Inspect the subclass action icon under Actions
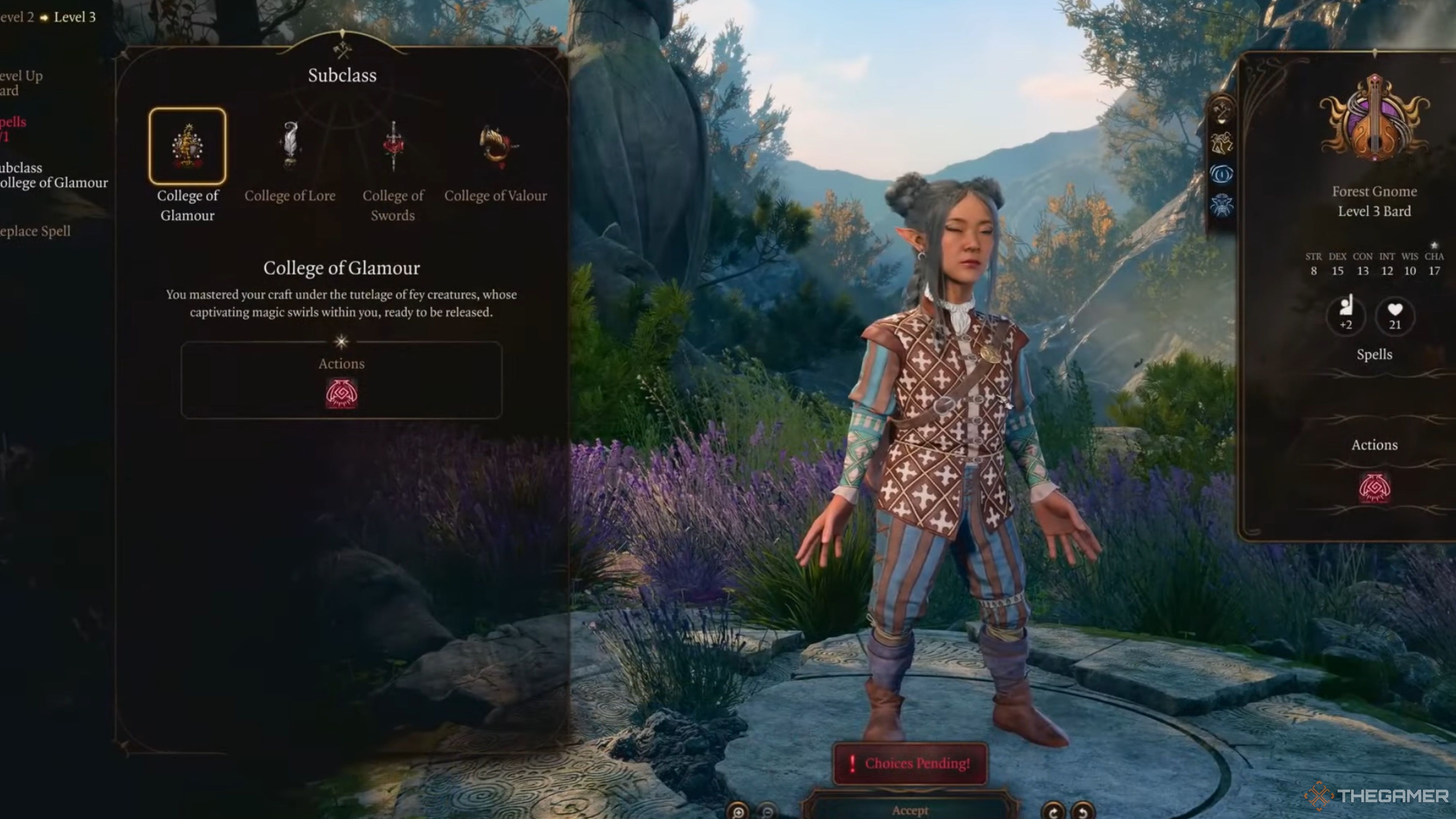This screenshot has height=819, width=1456. click(x=341, y=393)
